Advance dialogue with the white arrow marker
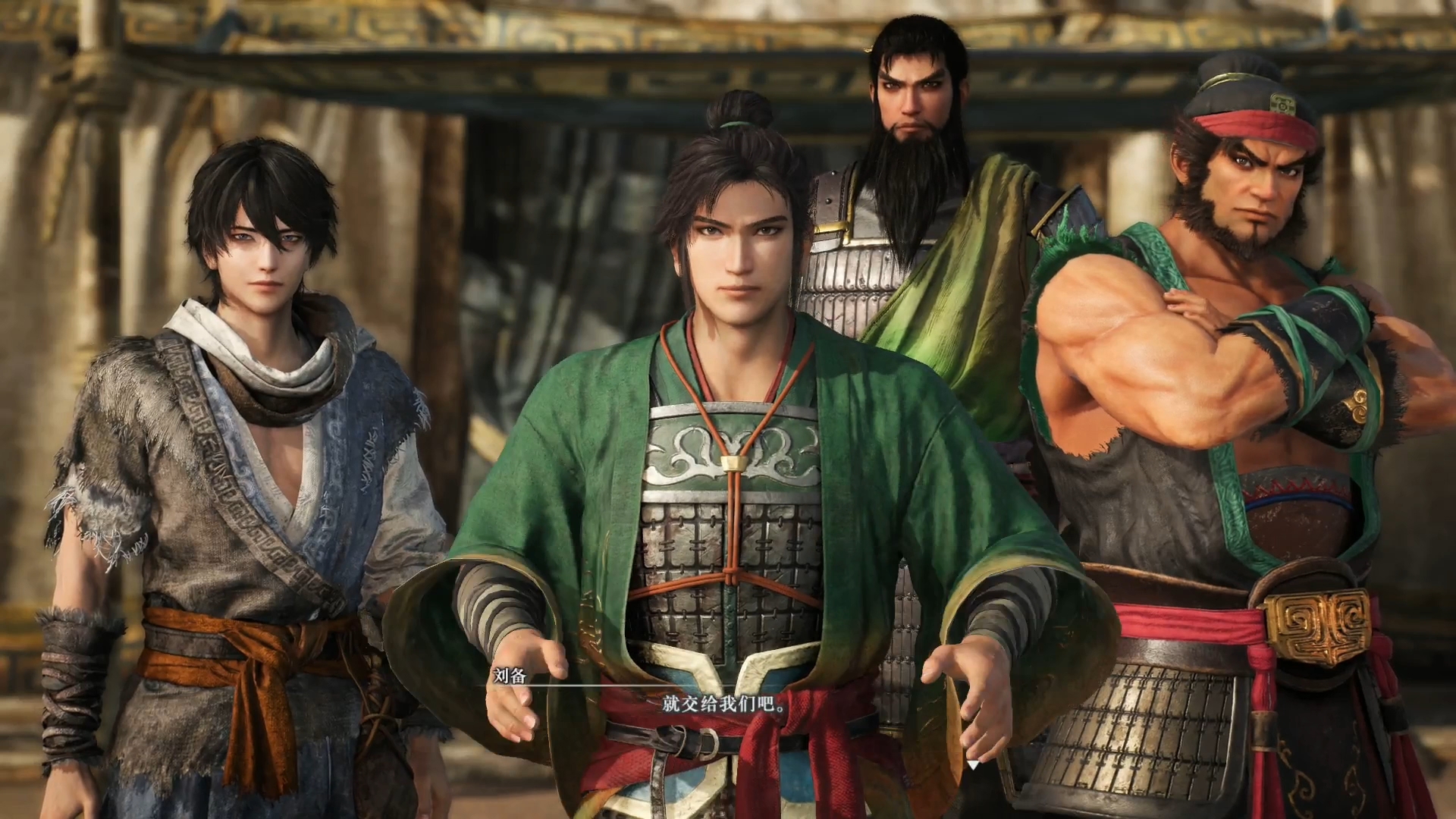The height and width of the screenshot is (819, 1456). click(973, 764)
